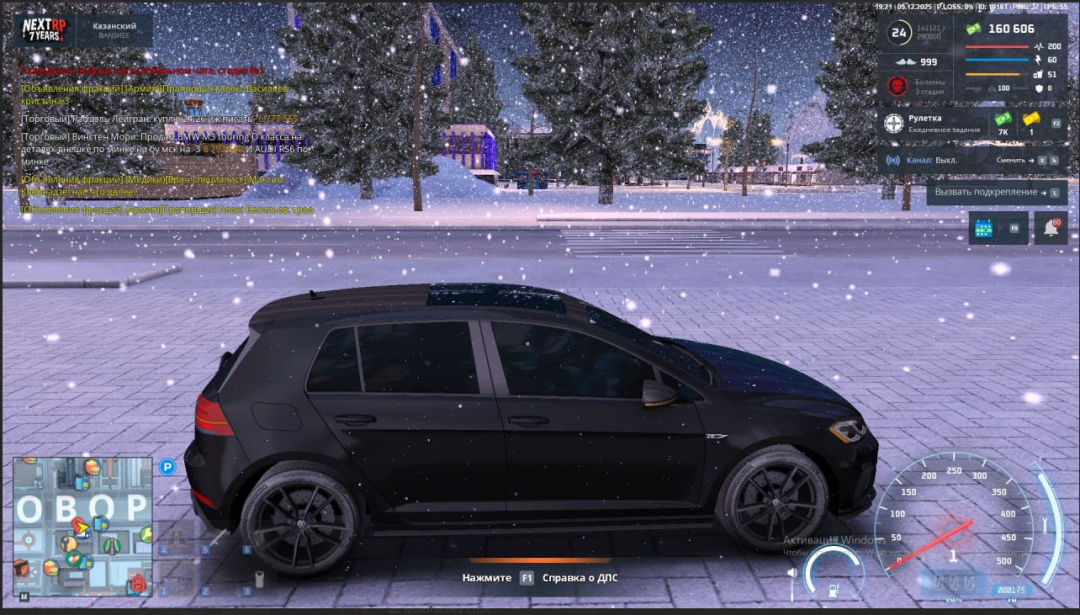1080x615 pixels.
Task: Click the speaker volume icon near the fuel gauge
Action: [793, 573]
